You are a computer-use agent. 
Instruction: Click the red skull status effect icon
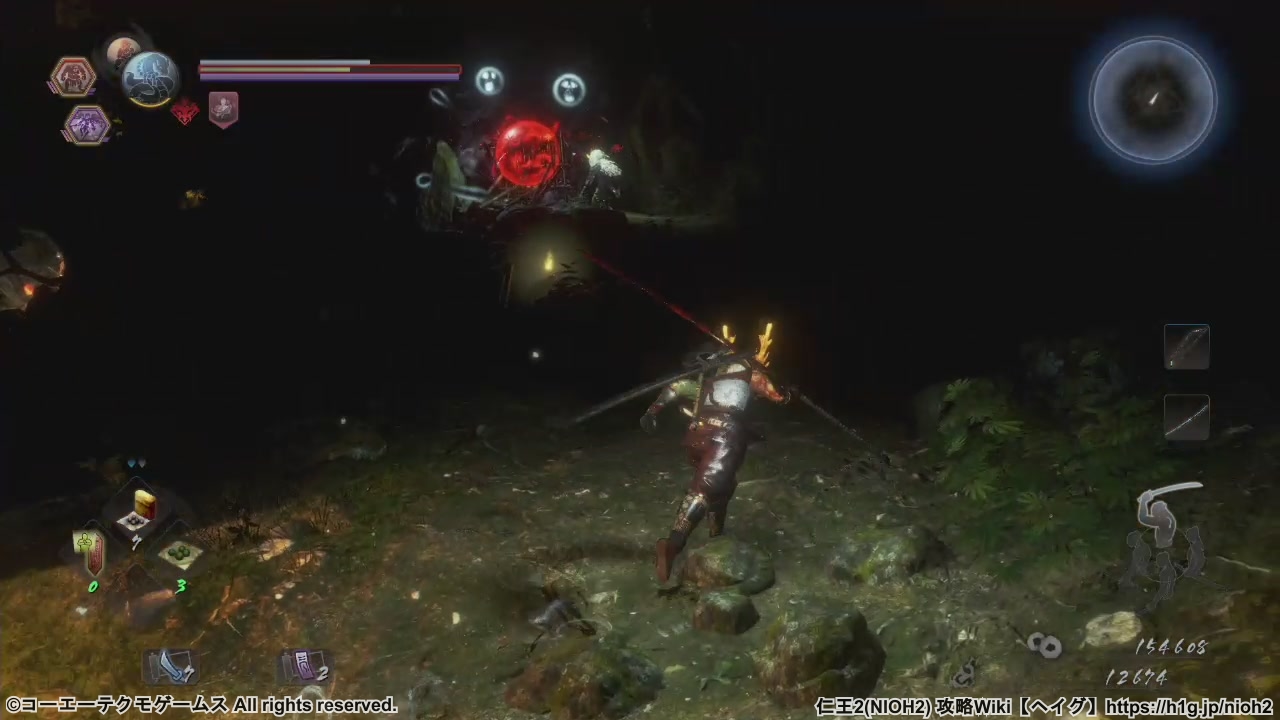pos(185,111)
